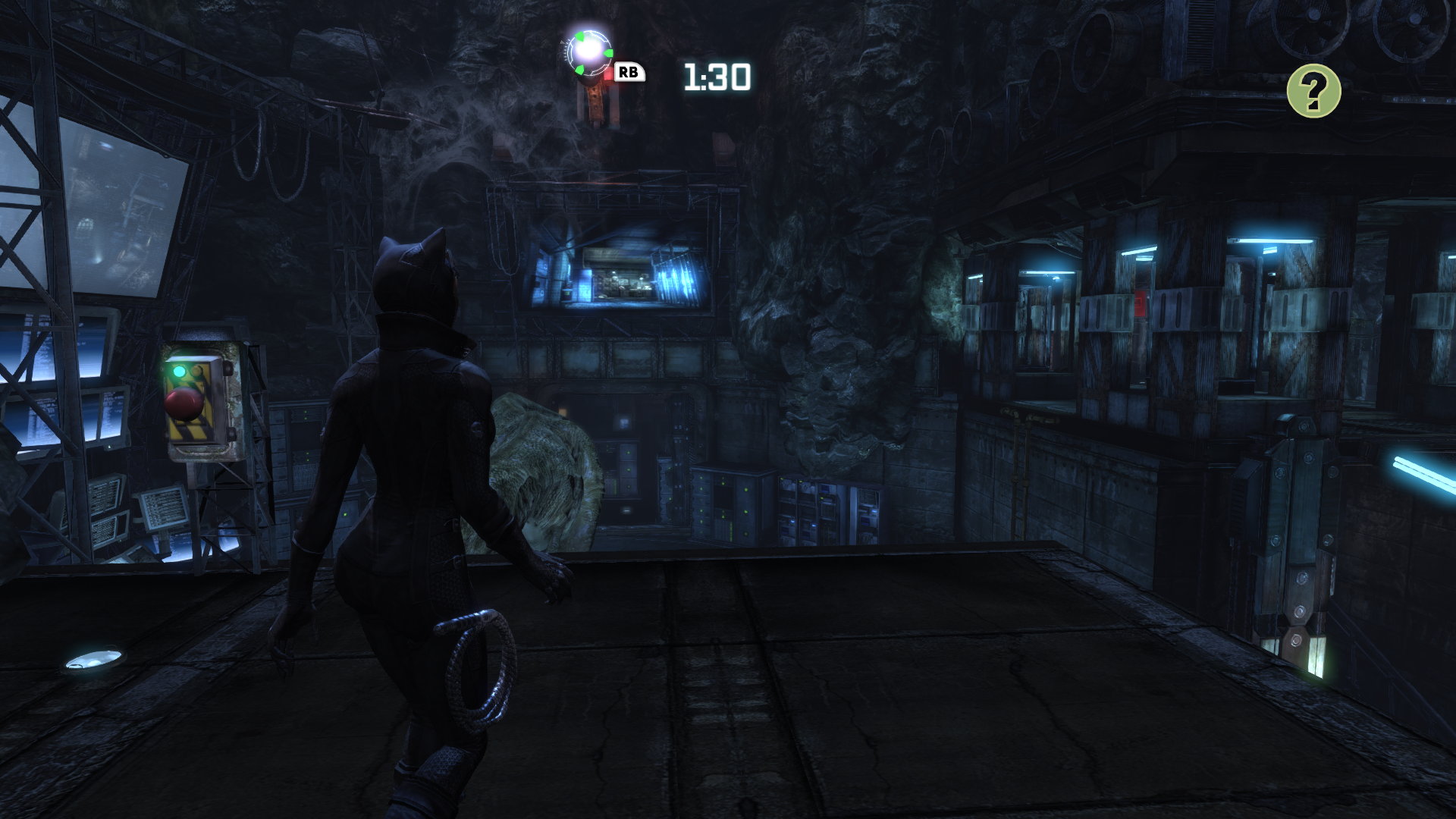The image size is (1456, 819).
Task: Select the 1:30 countdown timer display
Action: (x=717, y=76)
